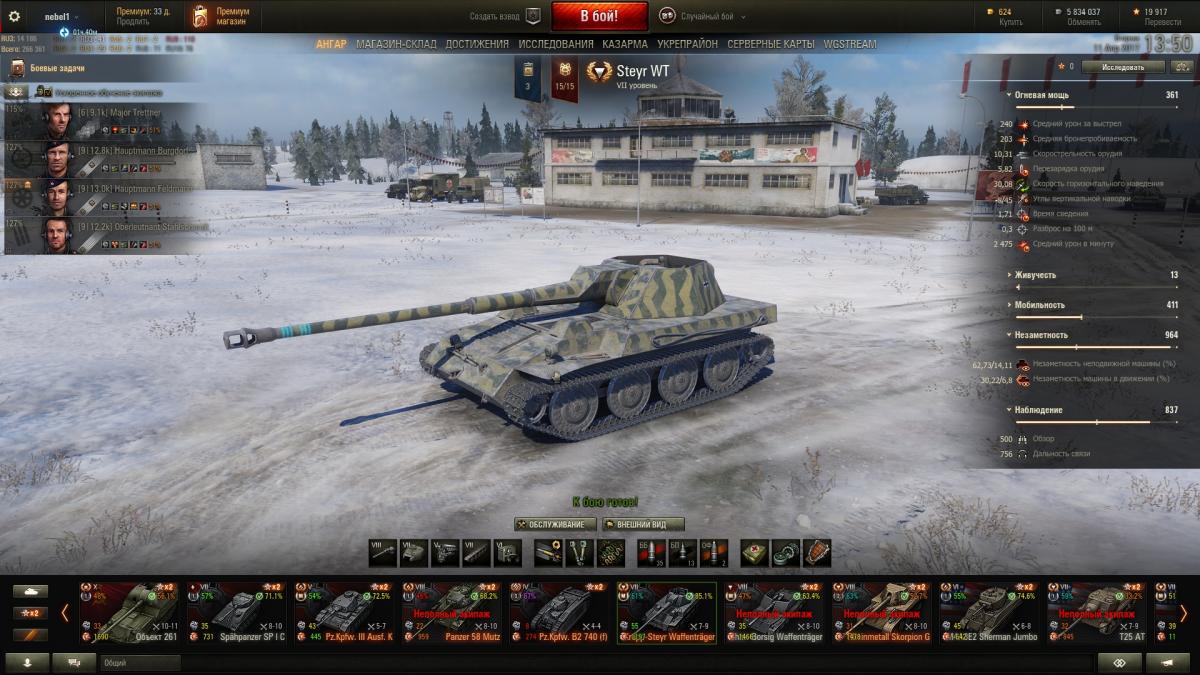Open the ДОСТИЖЕНИЯ tab
This screenshot has height=675, width=1200.
coord(477,44)
